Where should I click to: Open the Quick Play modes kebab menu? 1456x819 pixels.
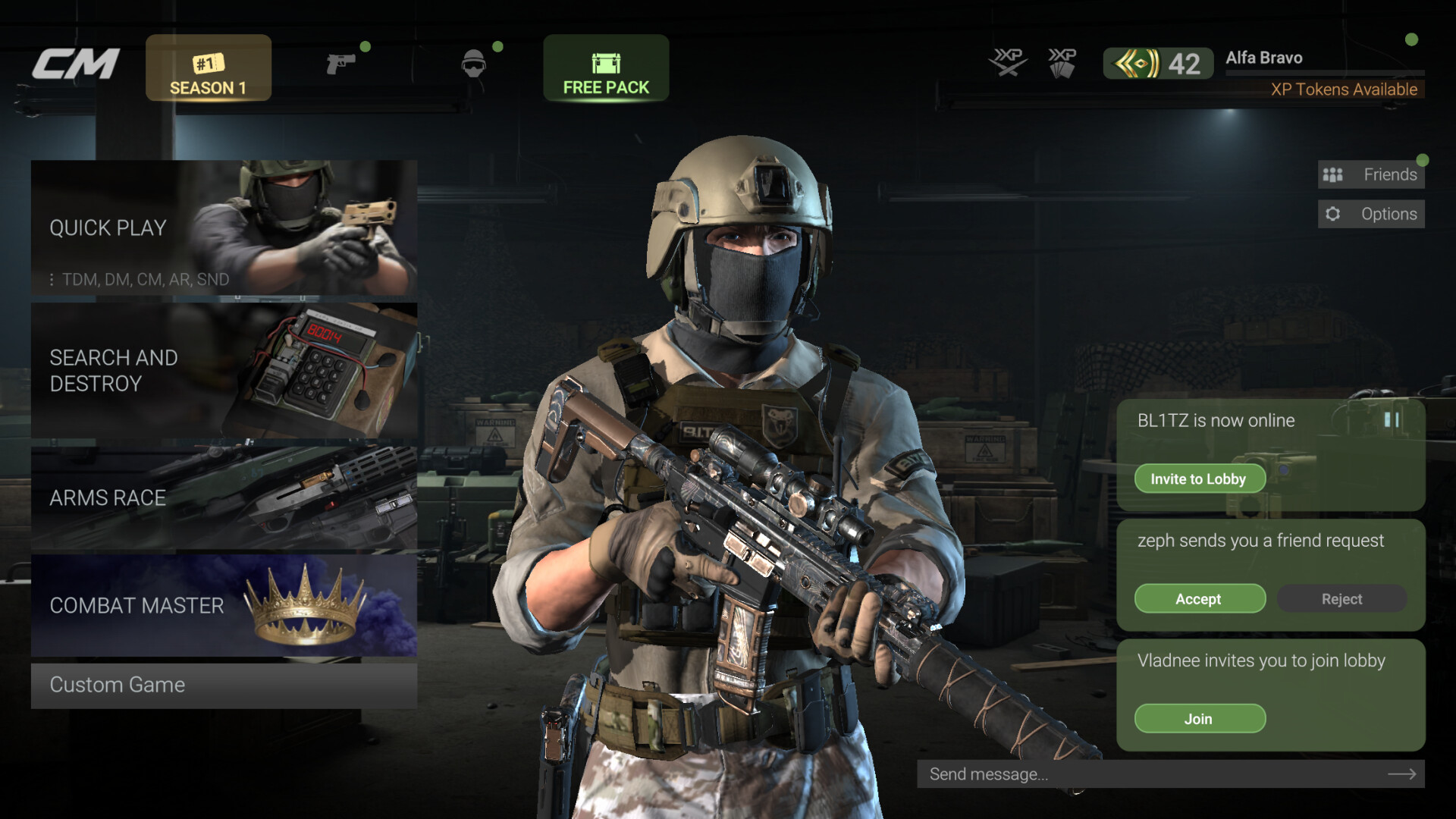52,280
